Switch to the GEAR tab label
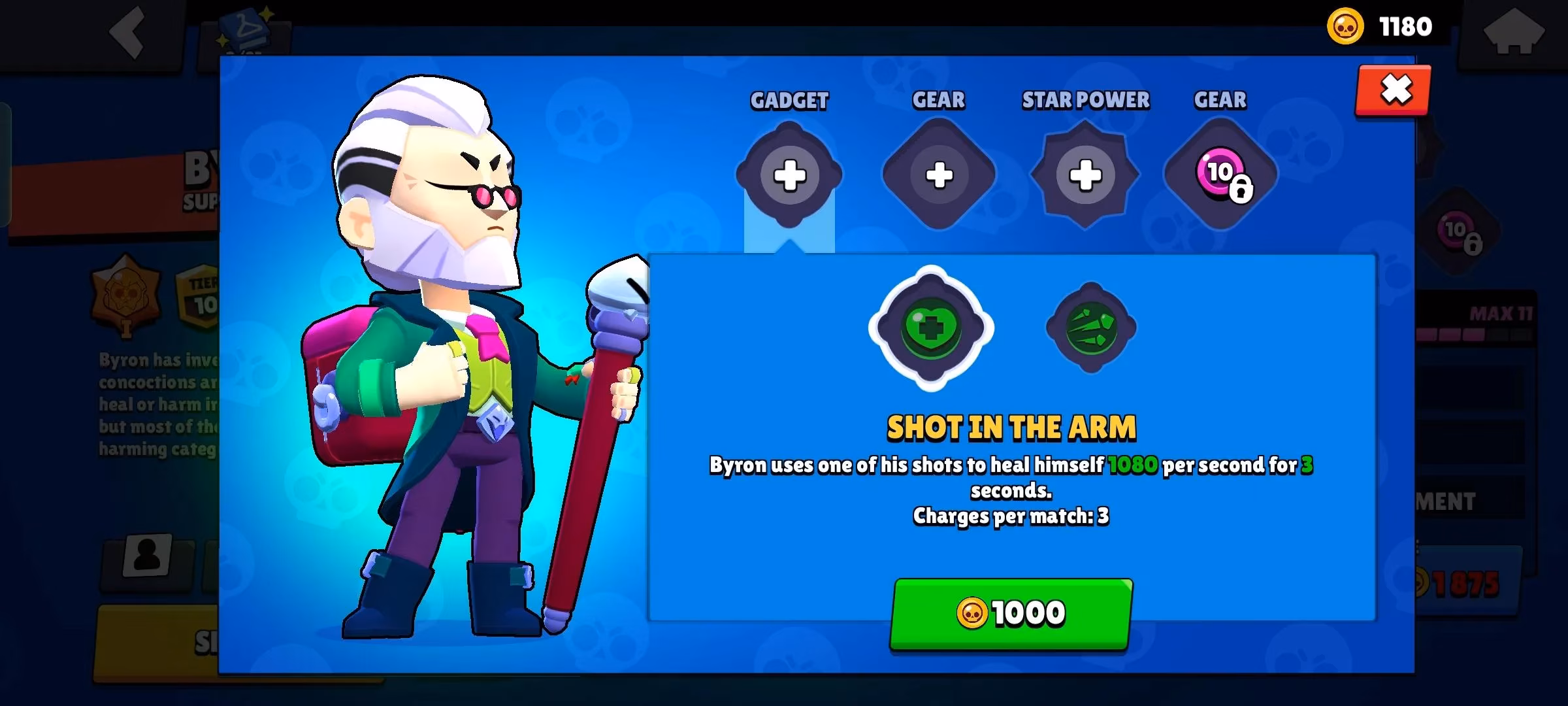The height and width of the screenshot is (706, 1568). pos(939,99)
